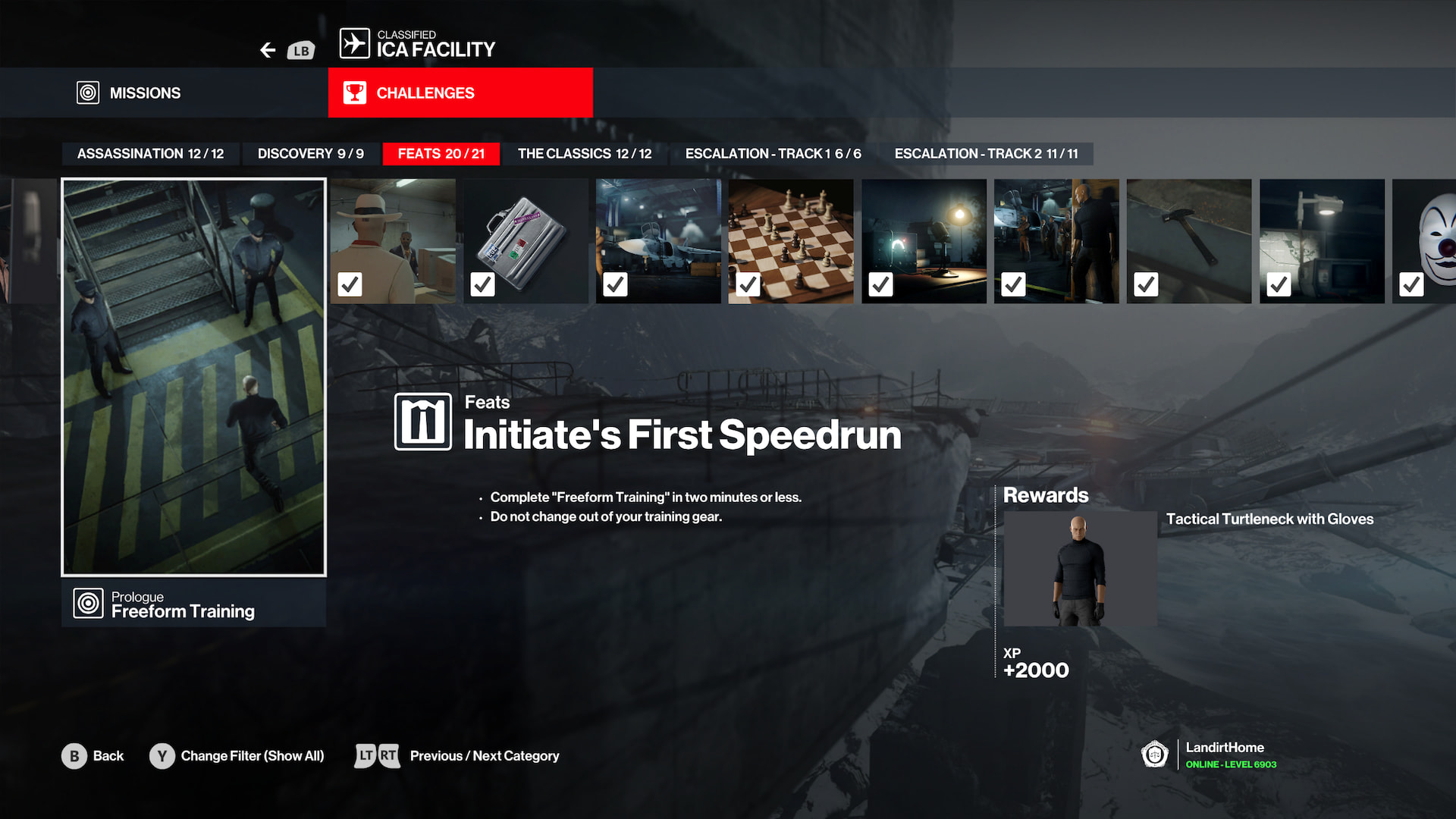The height and width of the screenshot is (819, 1456).
Task: Click the back arrow beside ICA Facility
Action: (x=268, y=50)
